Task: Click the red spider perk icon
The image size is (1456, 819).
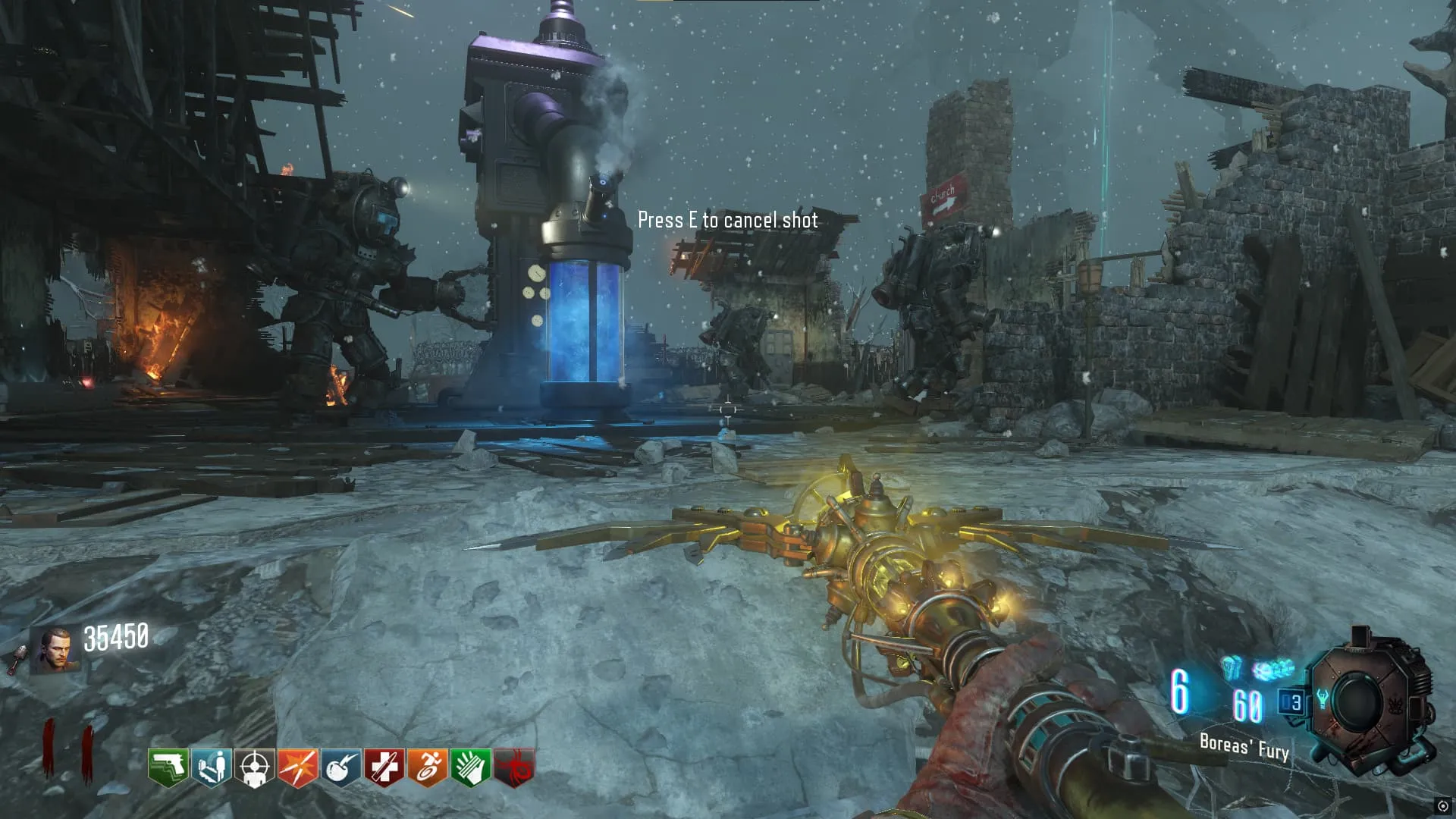Action: pos(514,767)
